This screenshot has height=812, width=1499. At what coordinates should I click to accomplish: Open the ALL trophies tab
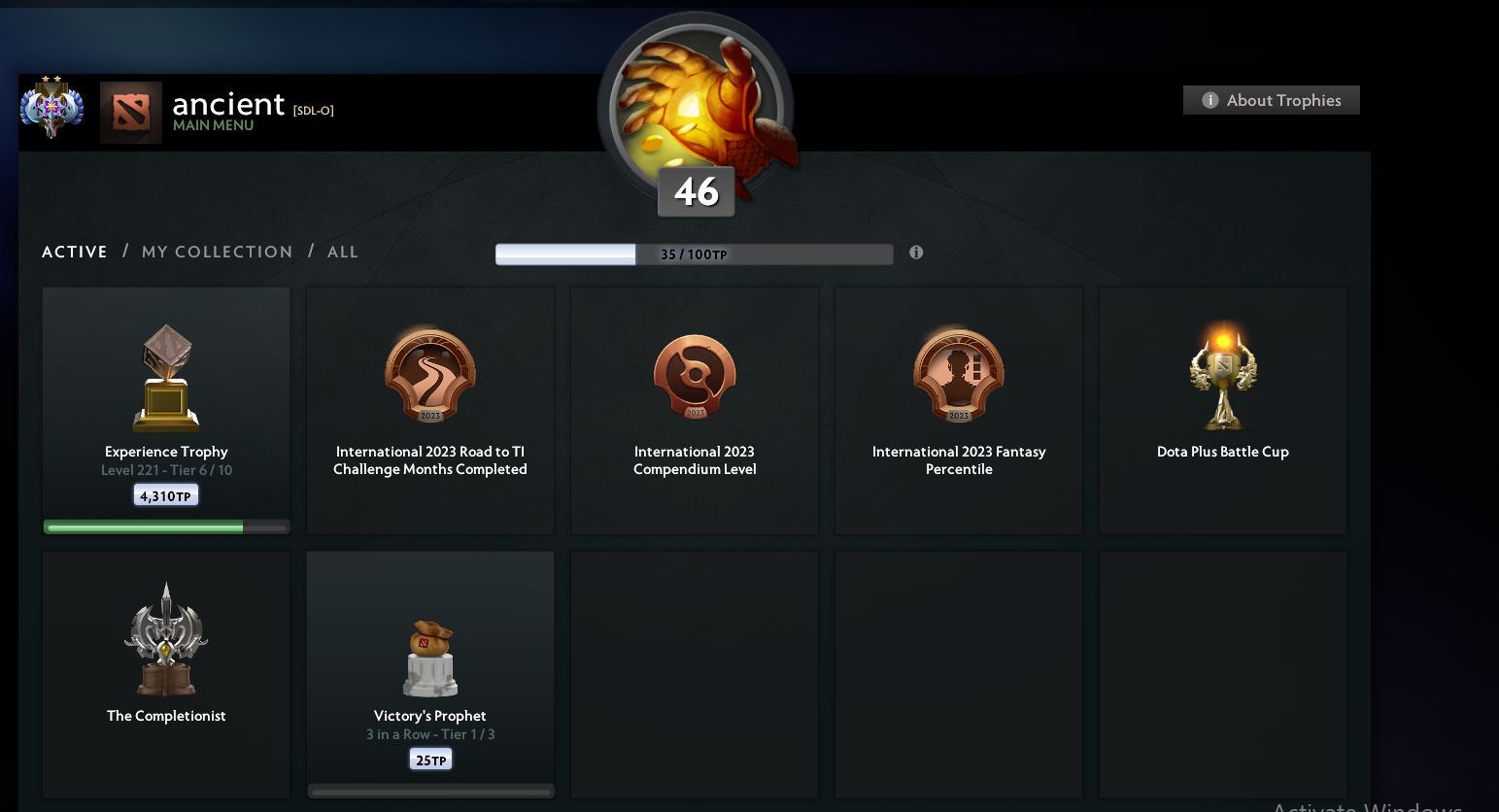click(x=342, y=252)
